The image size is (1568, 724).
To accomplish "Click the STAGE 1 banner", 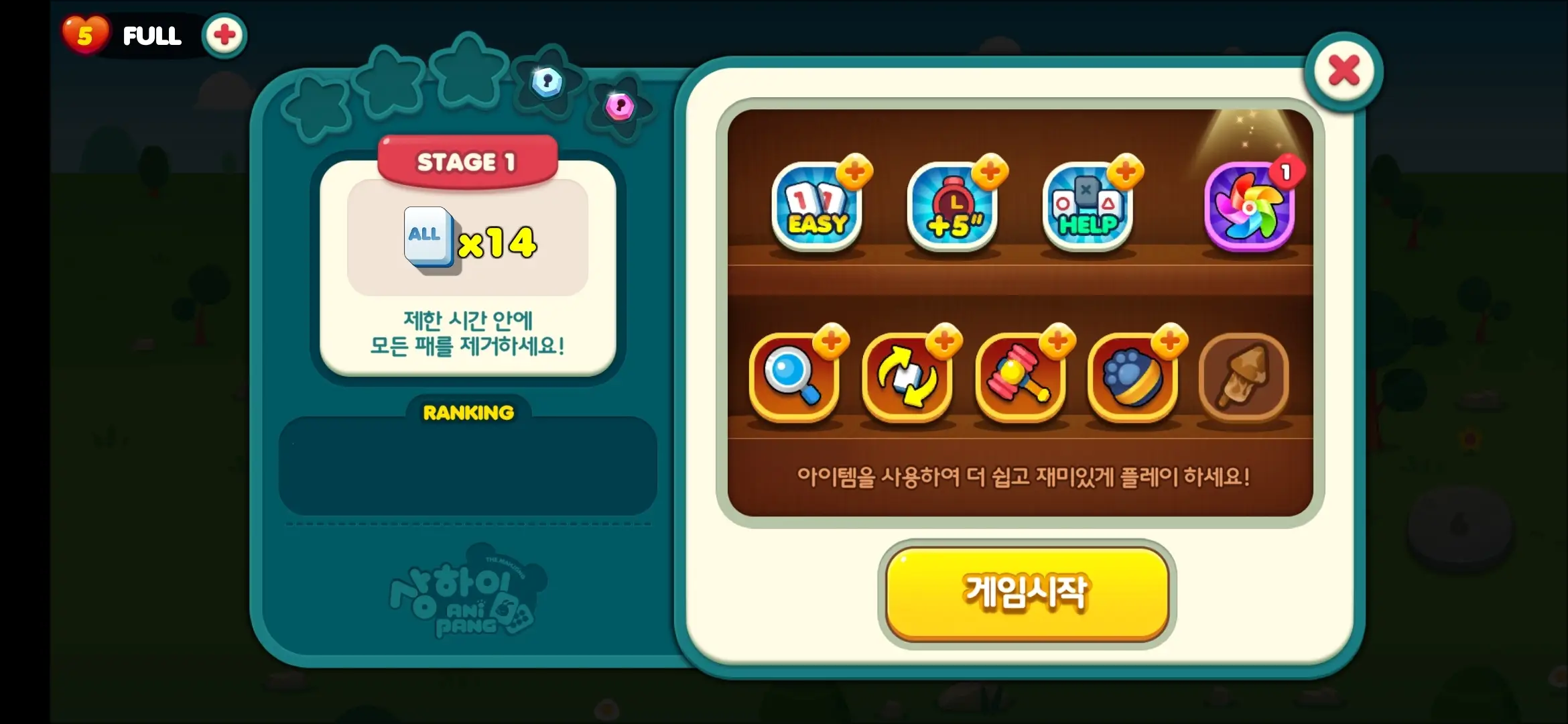I will tap(467, 161).
